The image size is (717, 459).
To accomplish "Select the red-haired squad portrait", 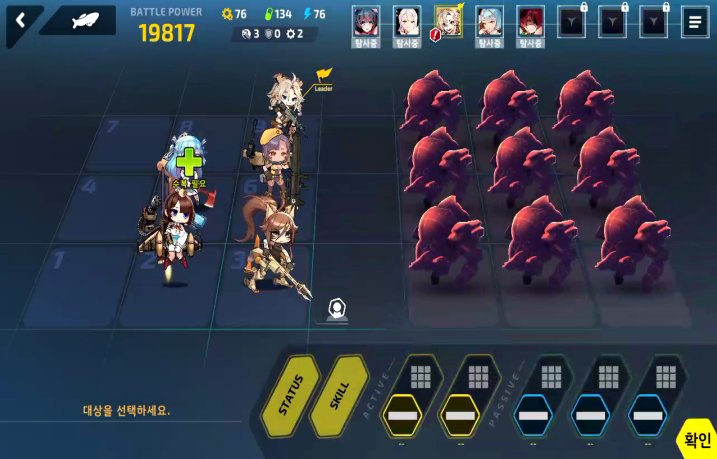I will [x=530, y=21].
